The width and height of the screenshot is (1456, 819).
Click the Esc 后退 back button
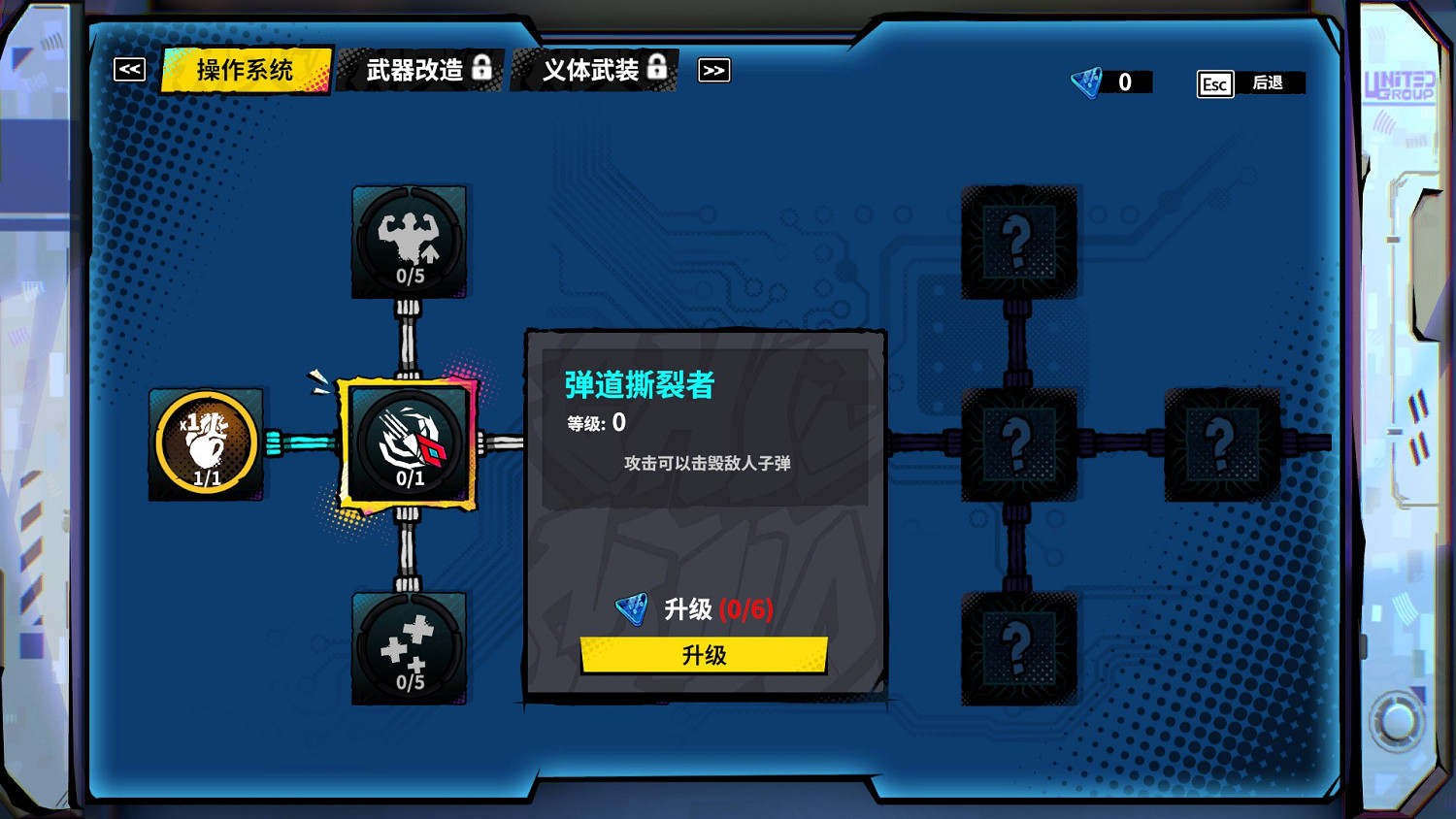coord(1248,84)
